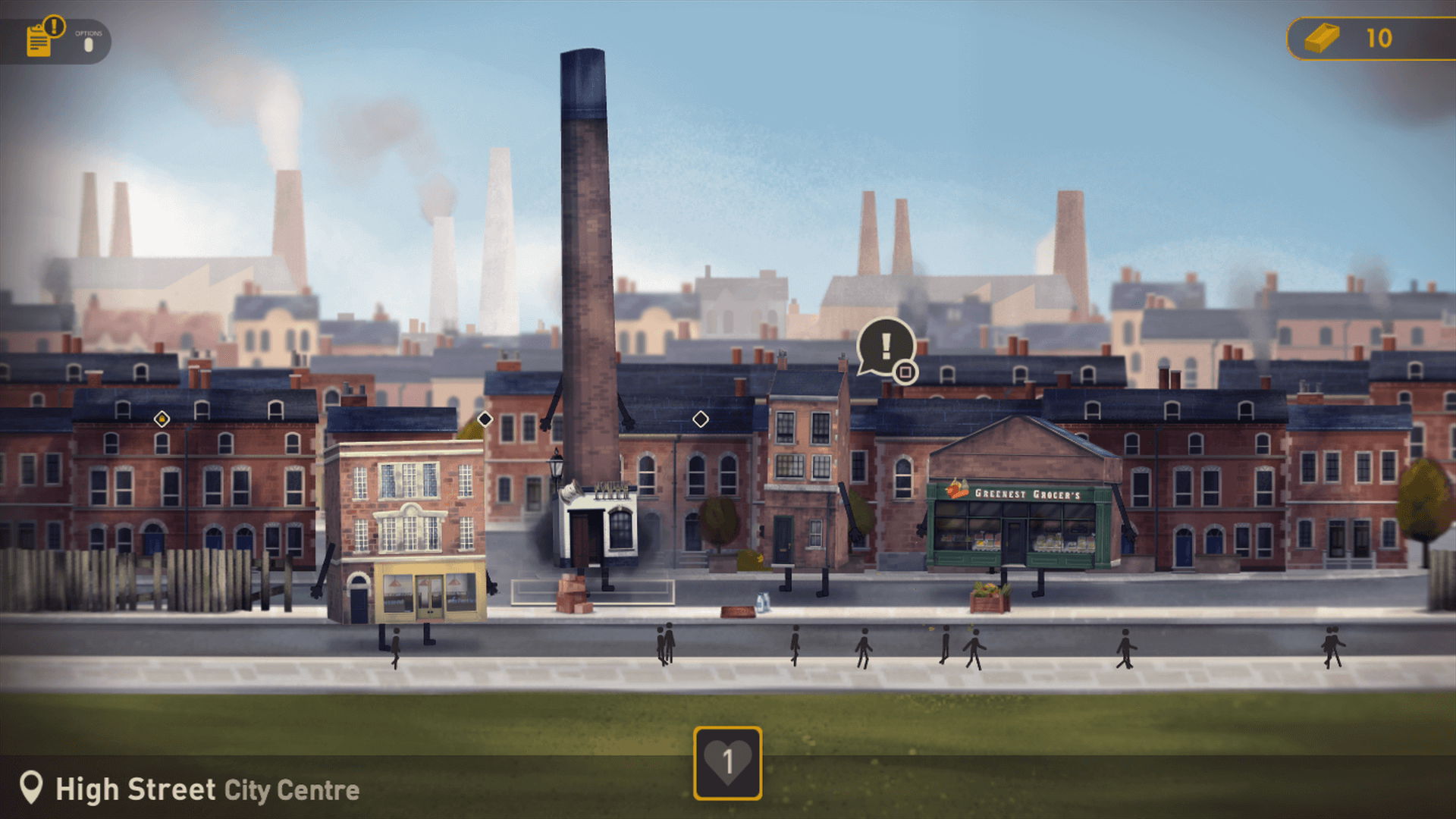Viewport: 1456px width, 819px height.
Task: Click the location pin icon beside High Street
Action: tap(32, 788)
